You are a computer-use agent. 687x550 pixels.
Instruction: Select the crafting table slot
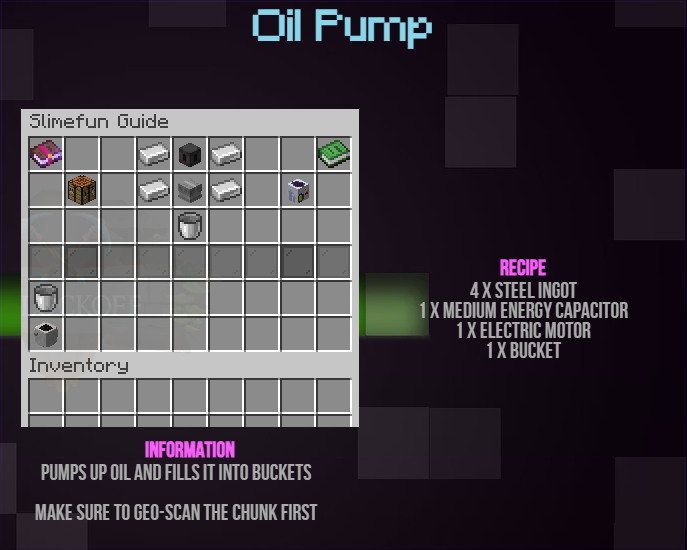[82, 189]
